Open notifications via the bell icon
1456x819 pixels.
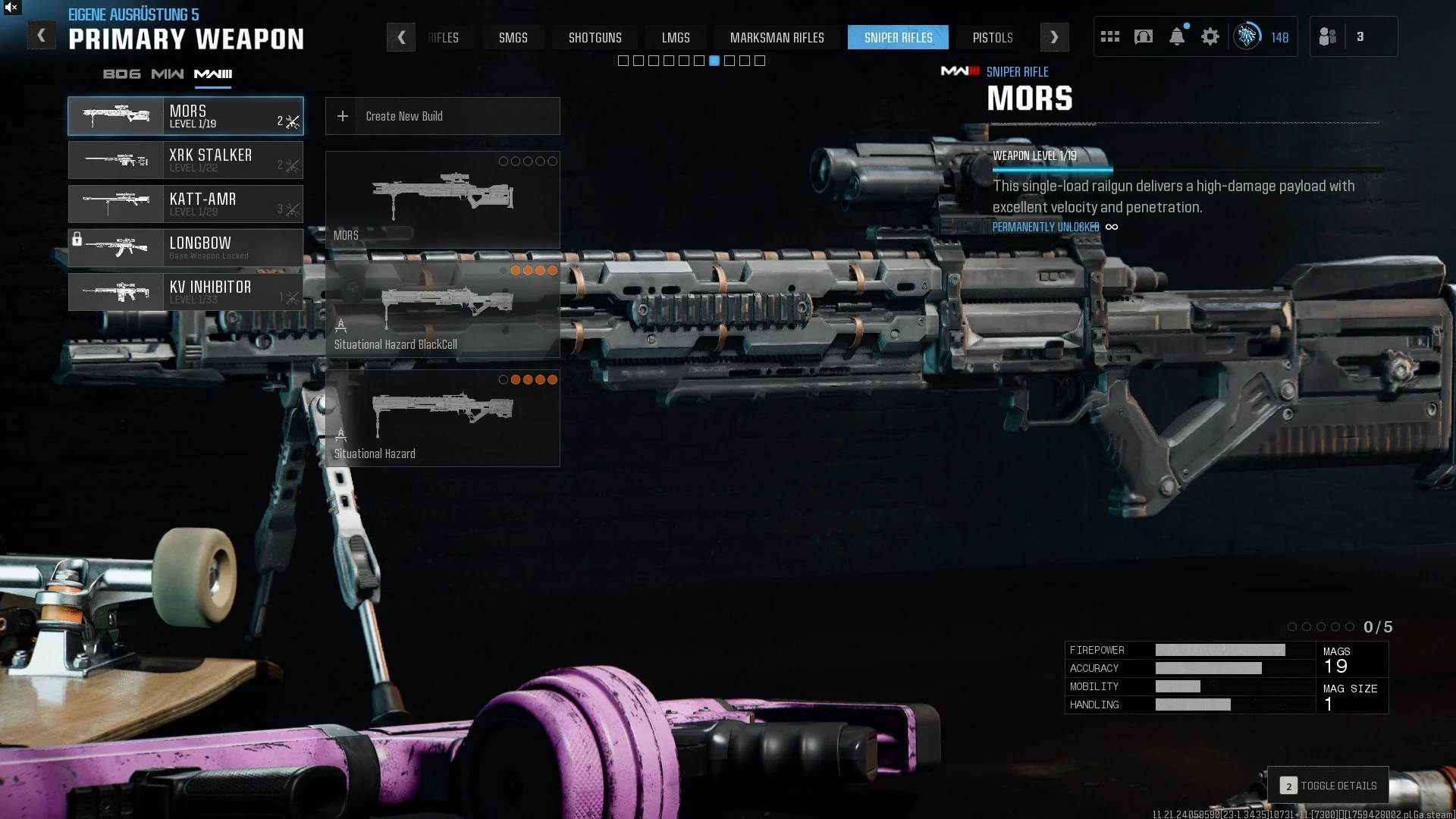tap(1176, 36)
